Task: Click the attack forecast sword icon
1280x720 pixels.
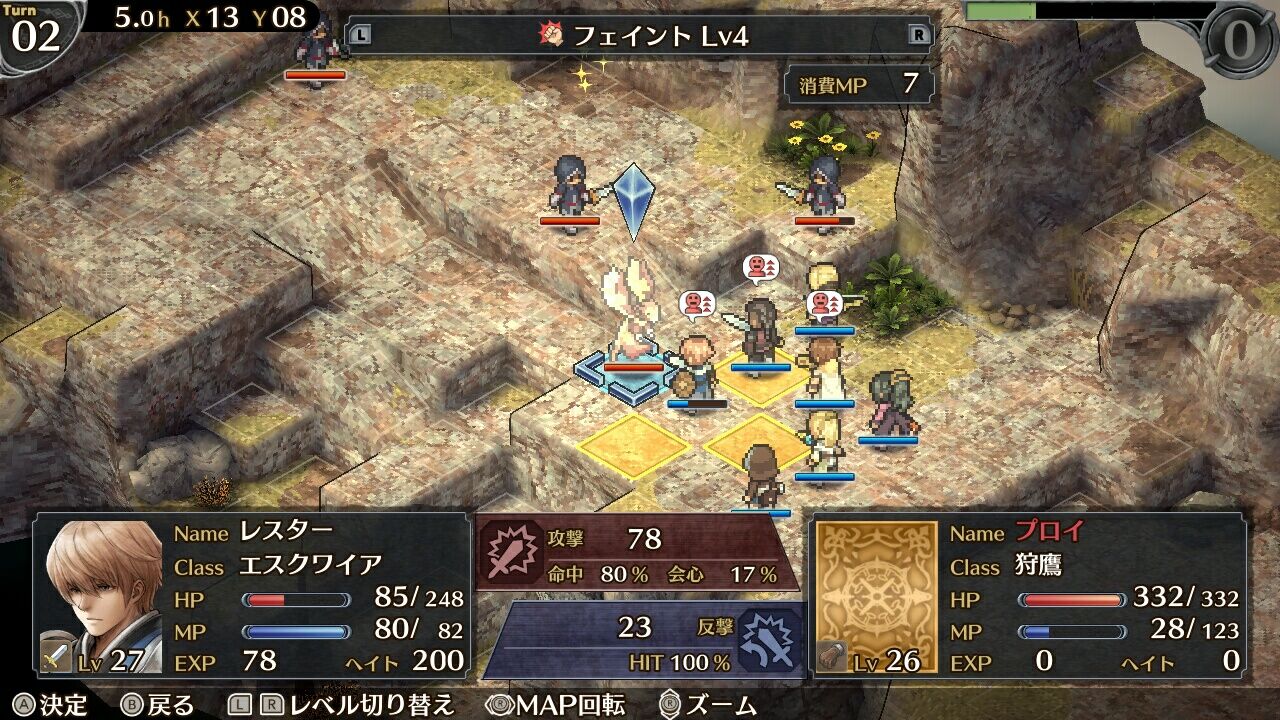Action: [x=511, y=550]
